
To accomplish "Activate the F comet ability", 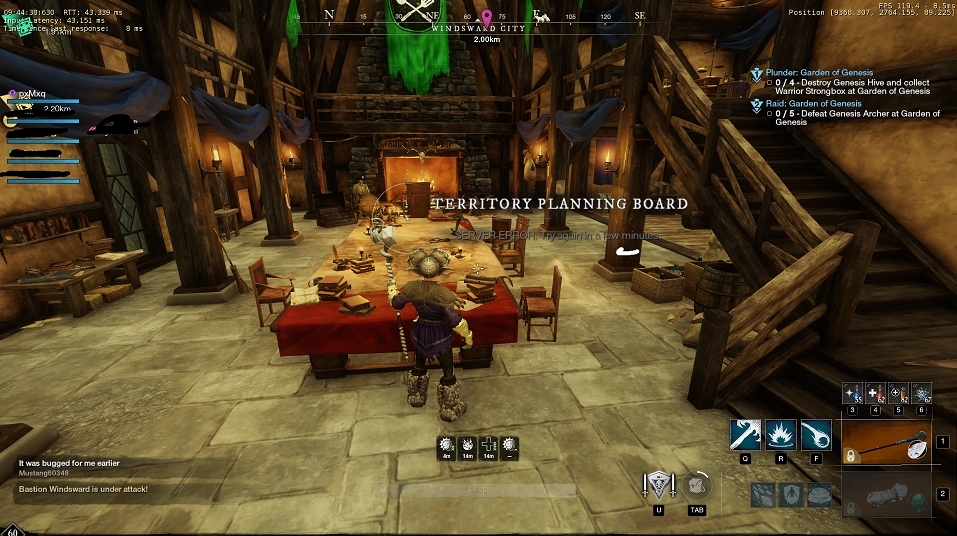I will pyautogui.click(x=818, y=435).
